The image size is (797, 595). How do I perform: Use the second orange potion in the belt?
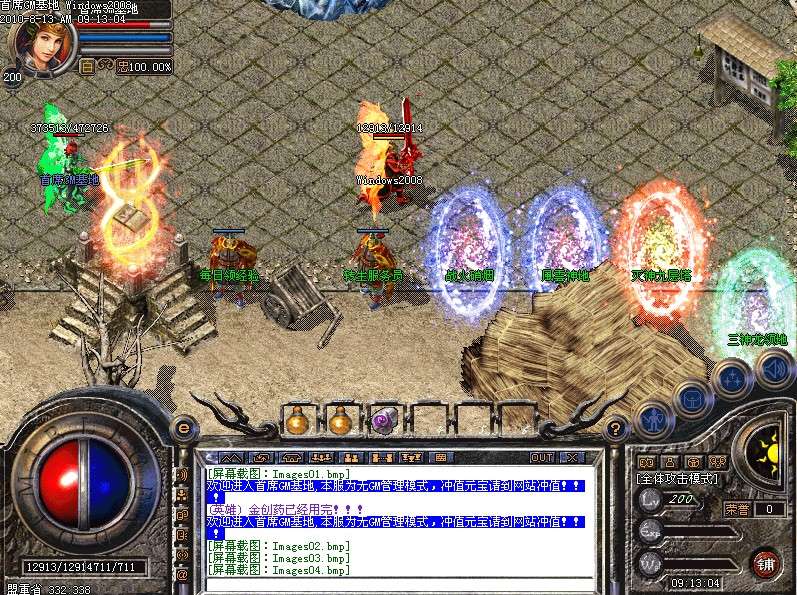(341, 420)
